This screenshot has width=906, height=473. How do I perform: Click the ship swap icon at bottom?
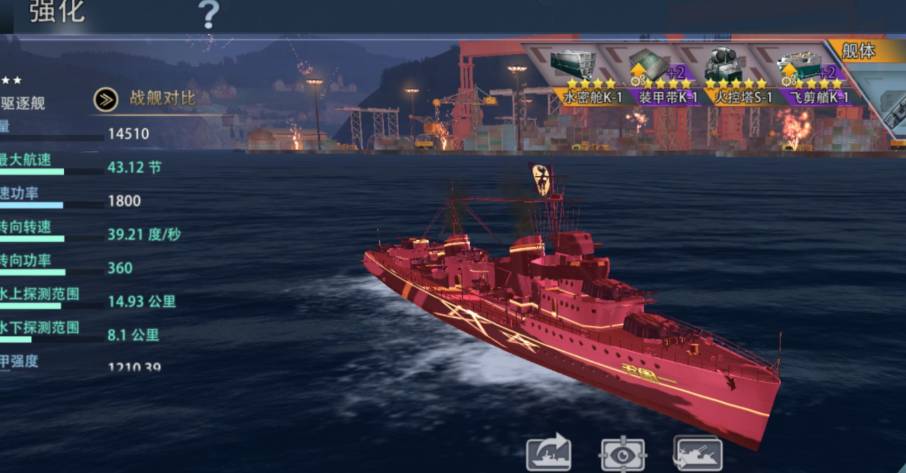coord(697,453)
